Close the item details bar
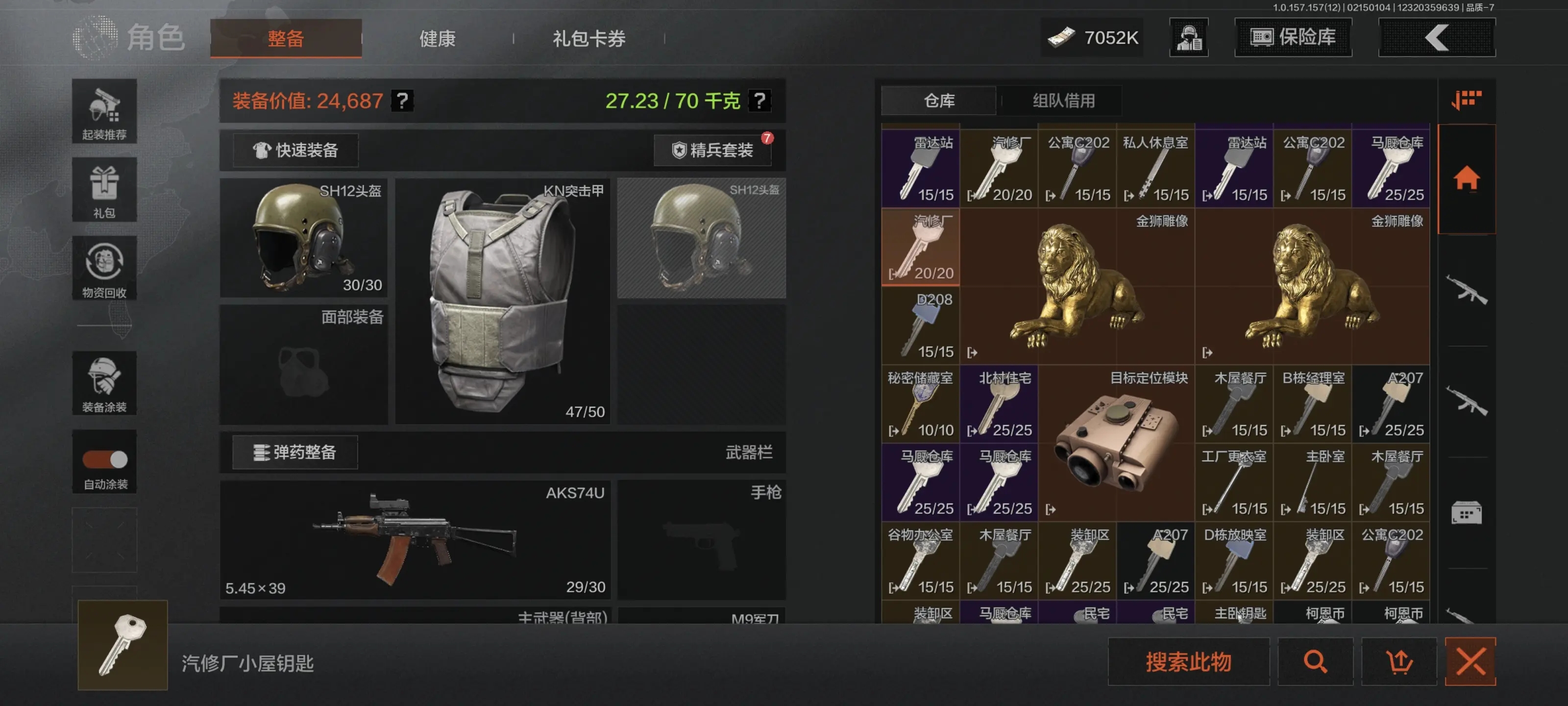 point(1470,661)
